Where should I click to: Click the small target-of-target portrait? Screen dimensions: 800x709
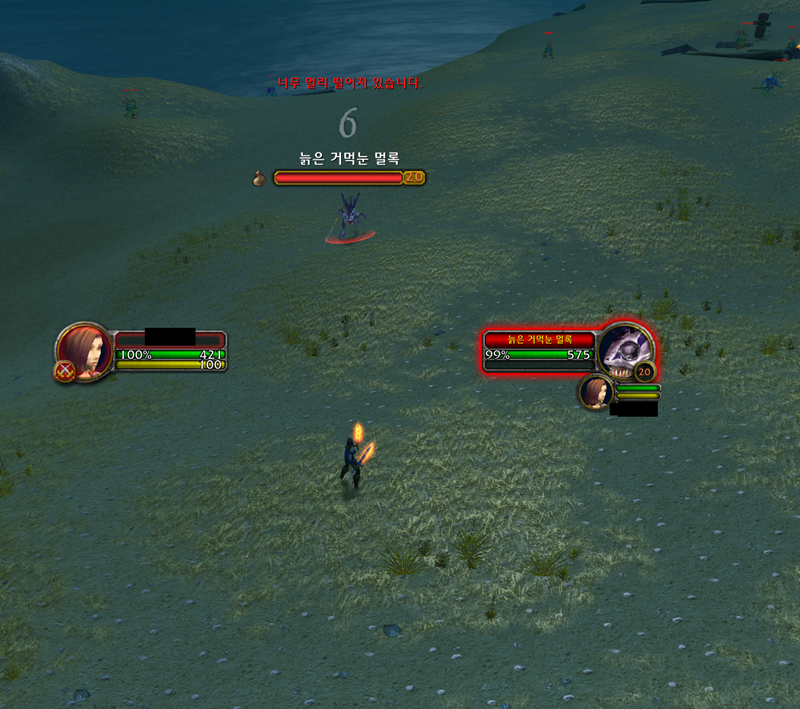(x=595, y=392)
